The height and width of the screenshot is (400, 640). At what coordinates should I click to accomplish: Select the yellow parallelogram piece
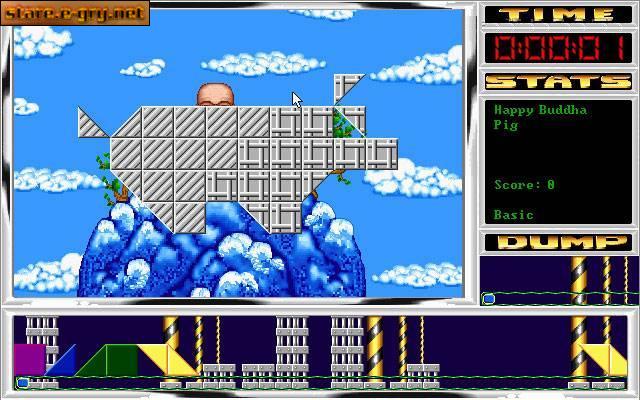169,360
